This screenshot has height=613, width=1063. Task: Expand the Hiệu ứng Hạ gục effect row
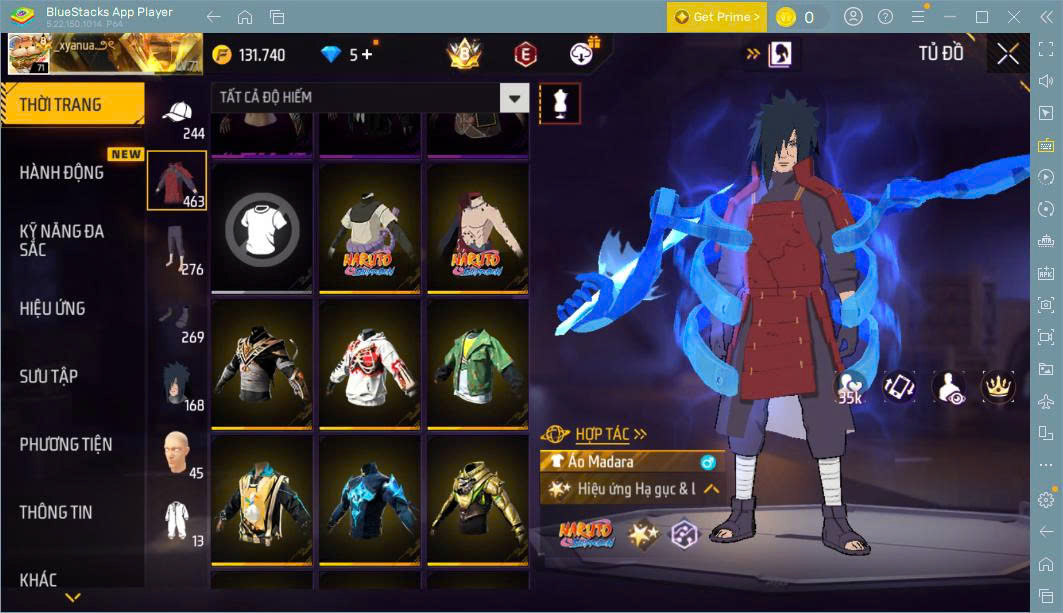[x=712, y=489]
